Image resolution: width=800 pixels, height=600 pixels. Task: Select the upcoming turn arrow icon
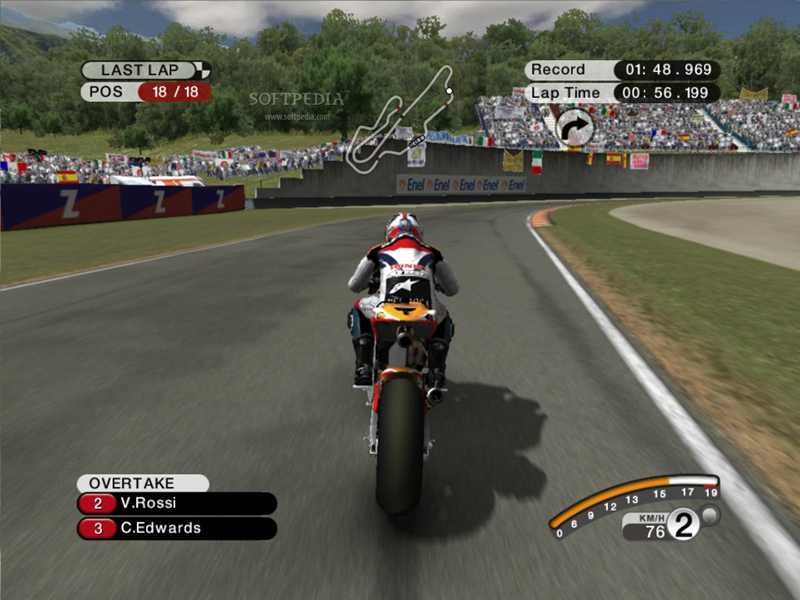point(574,127)
